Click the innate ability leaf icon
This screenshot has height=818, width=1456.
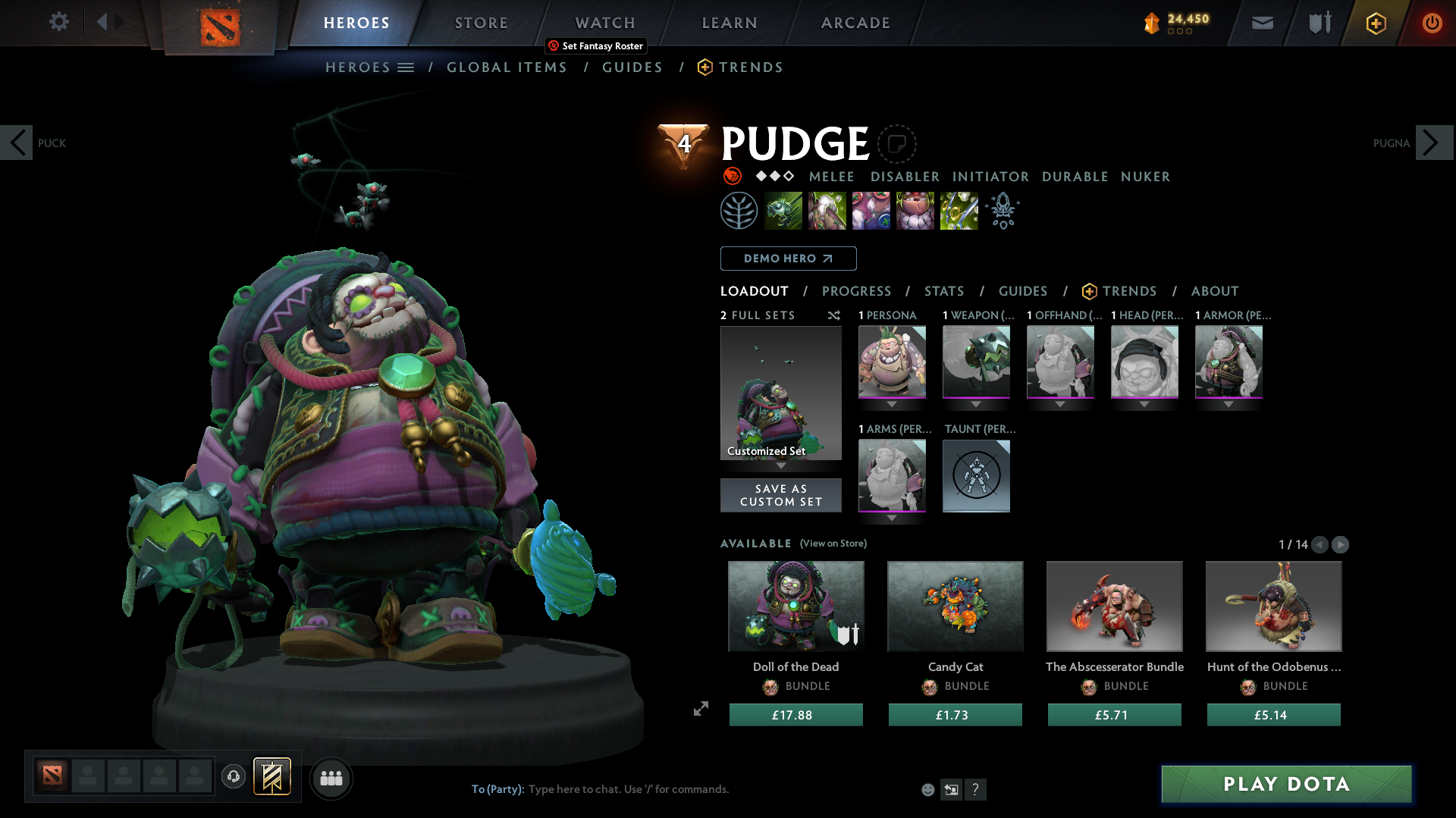coord(739,210)
